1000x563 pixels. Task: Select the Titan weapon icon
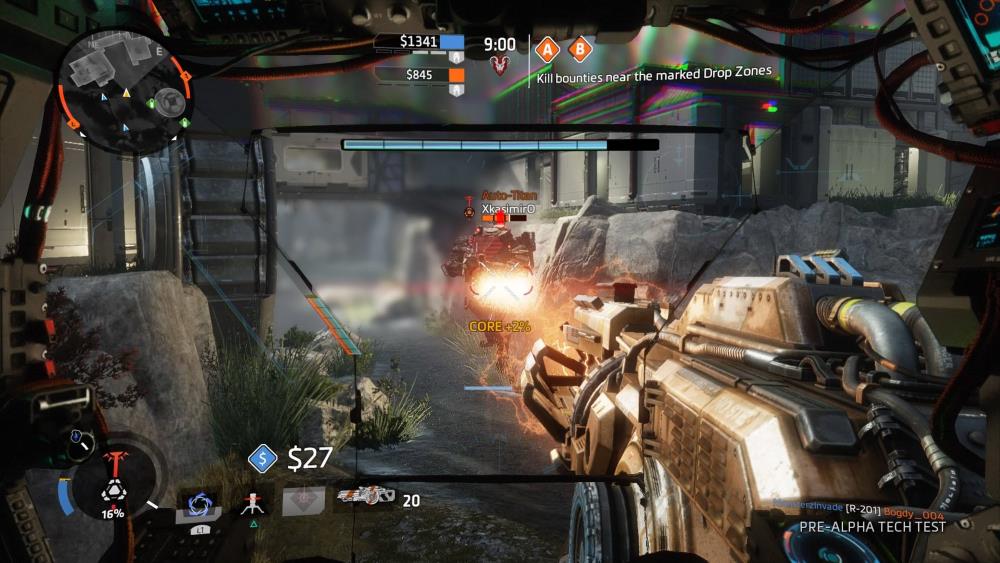point(364,496)
